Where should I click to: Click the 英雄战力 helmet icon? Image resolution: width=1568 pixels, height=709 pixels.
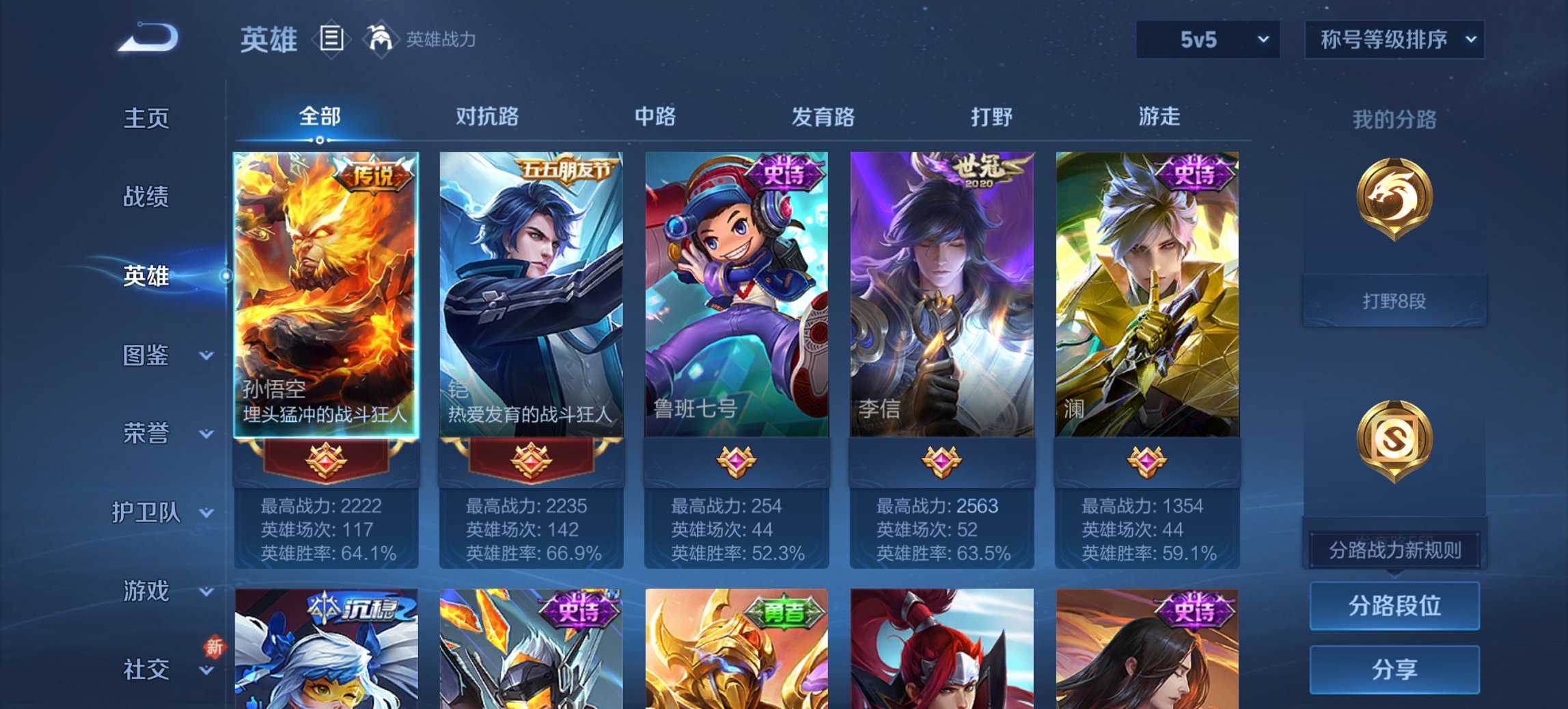(381, 40)
